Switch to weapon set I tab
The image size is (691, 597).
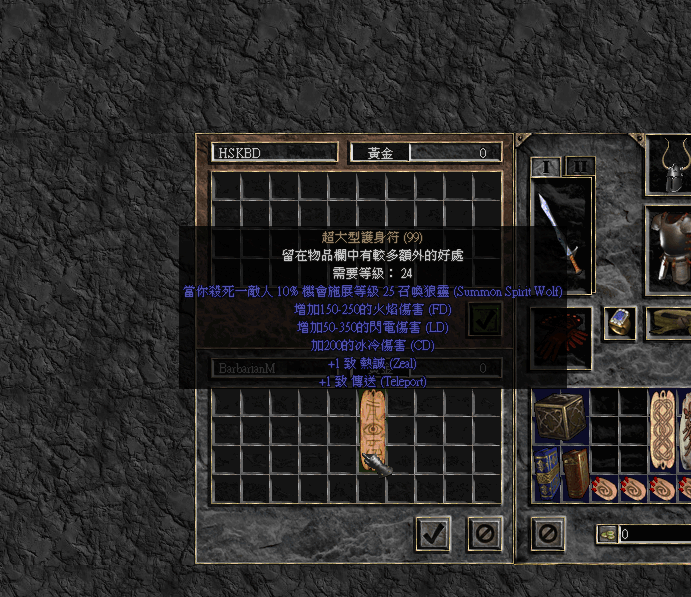[x=546, y=166]
